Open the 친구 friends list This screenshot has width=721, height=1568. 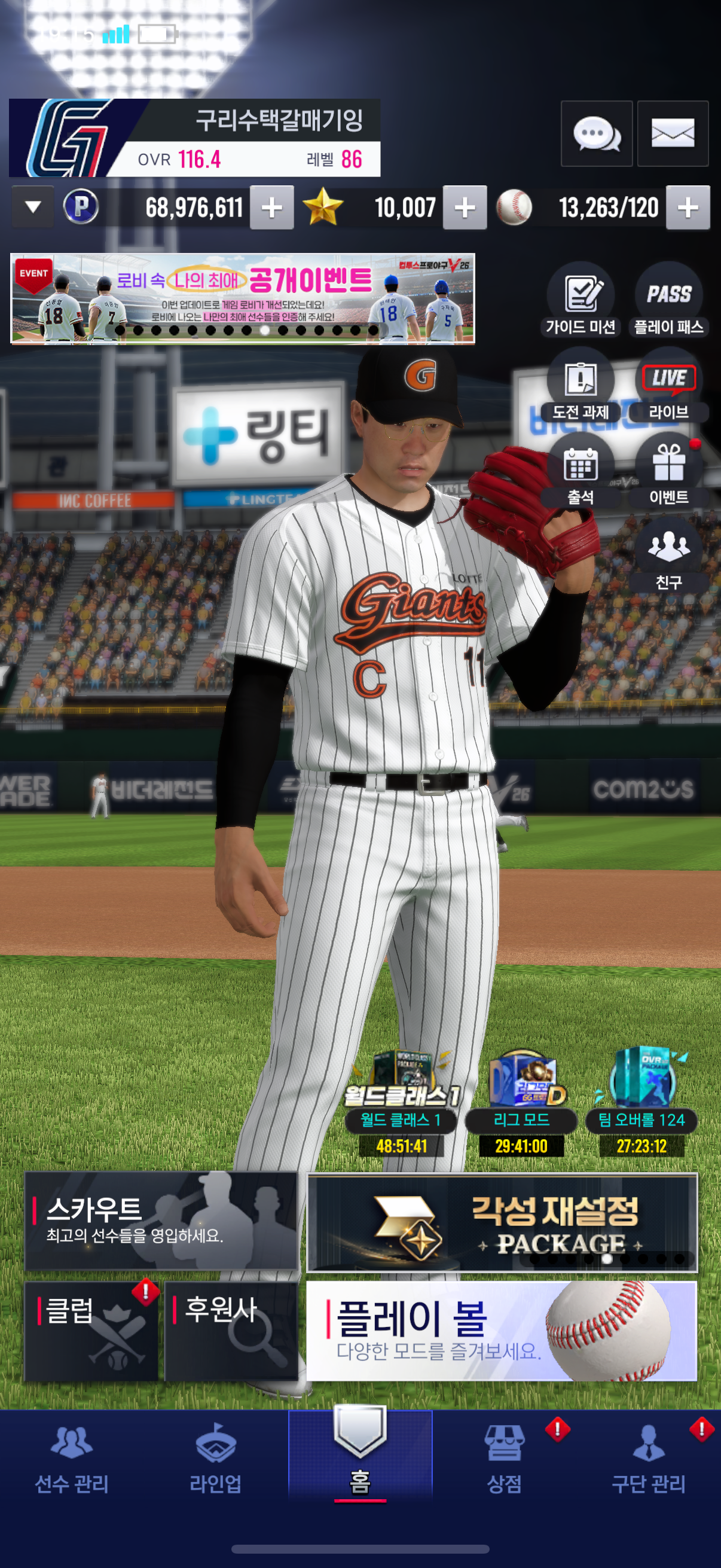point(668,555)
